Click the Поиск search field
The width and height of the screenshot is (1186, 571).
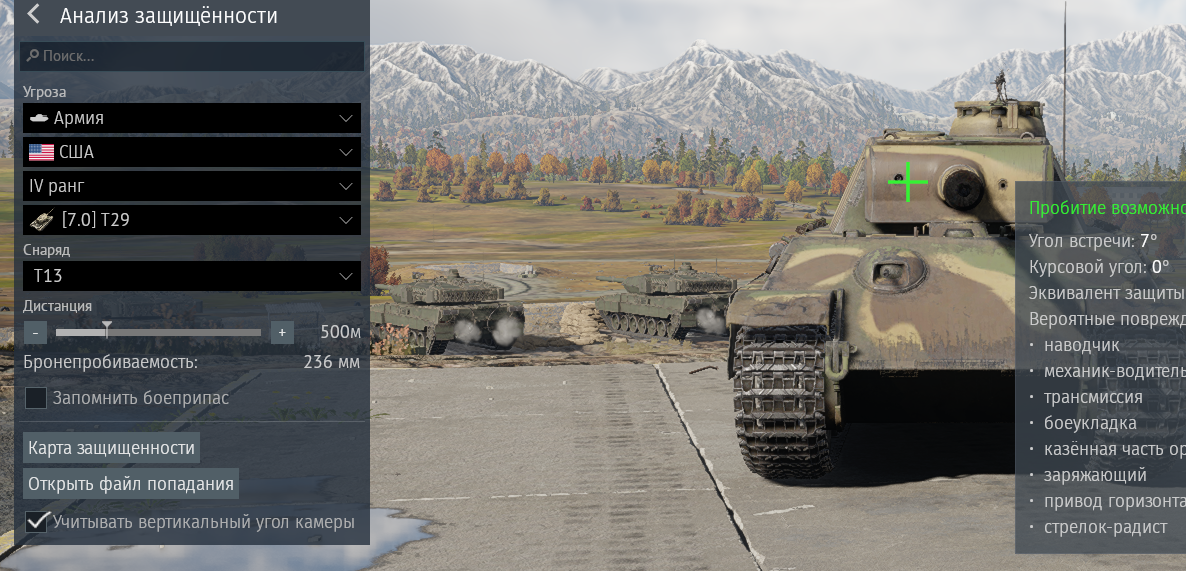click(x=190, y=56)
